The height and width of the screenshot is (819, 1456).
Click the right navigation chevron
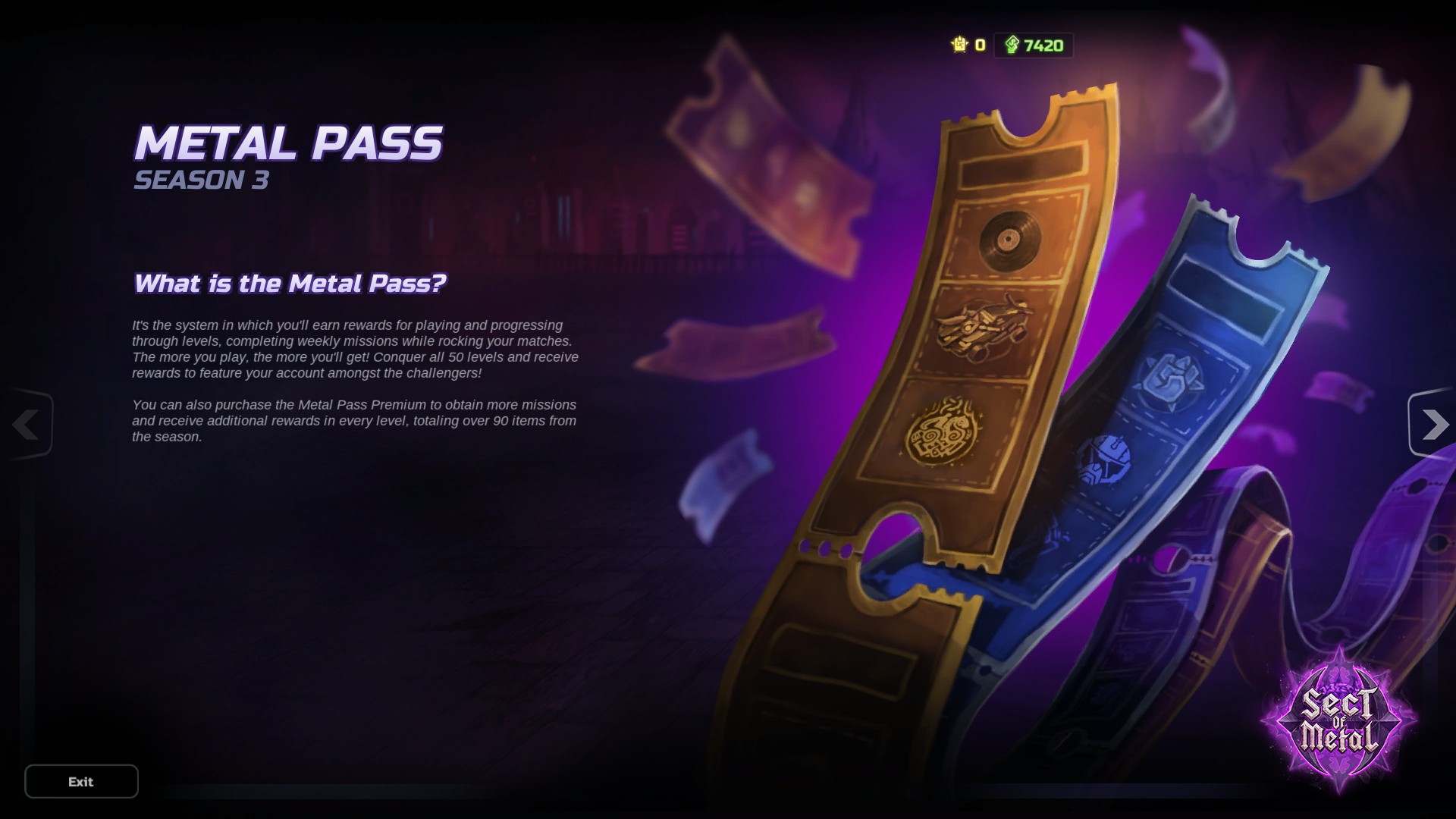(1433, 425)
